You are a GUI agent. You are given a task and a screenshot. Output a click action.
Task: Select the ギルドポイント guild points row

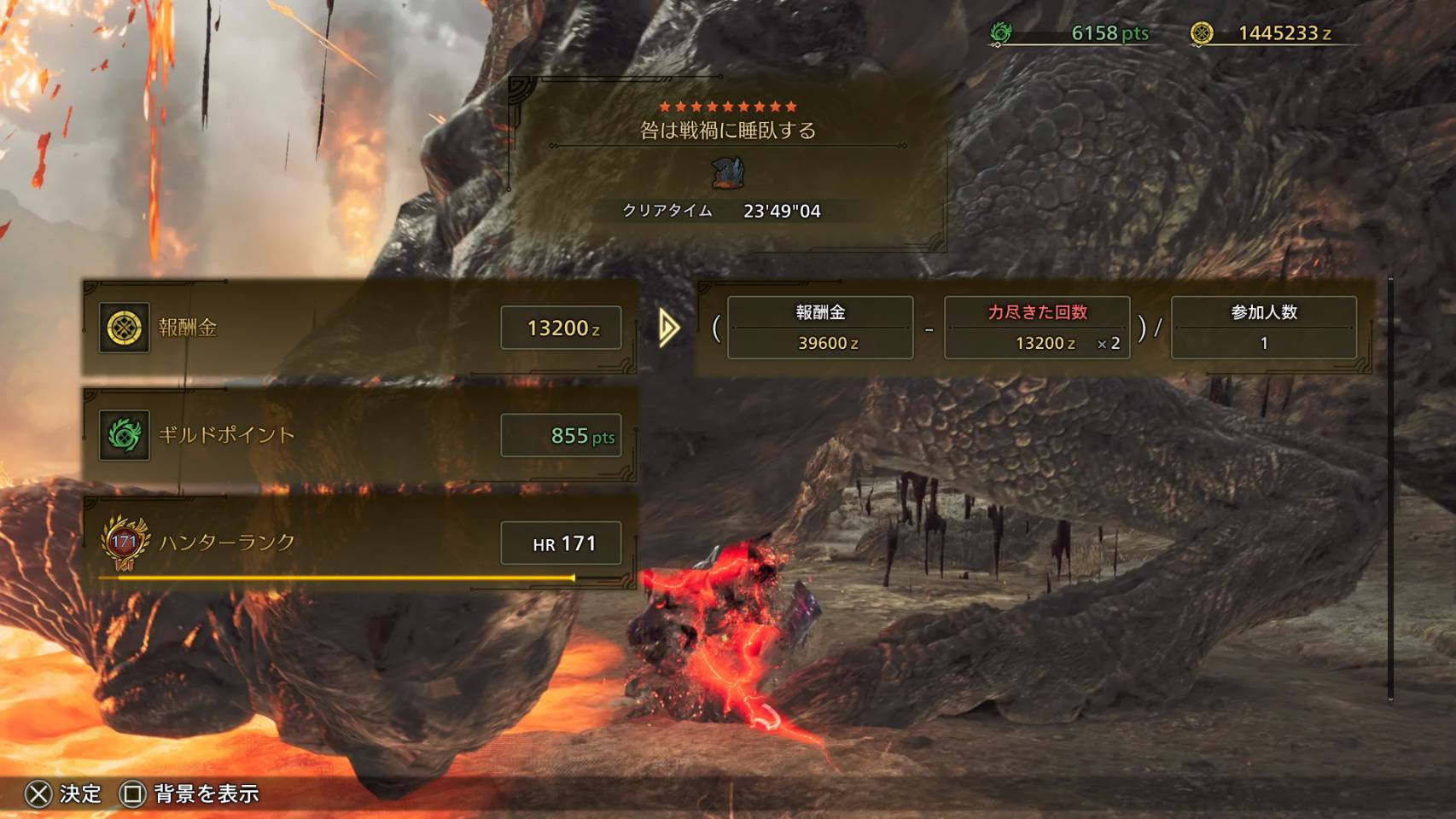pyautogui.click(x=359, y=435)
